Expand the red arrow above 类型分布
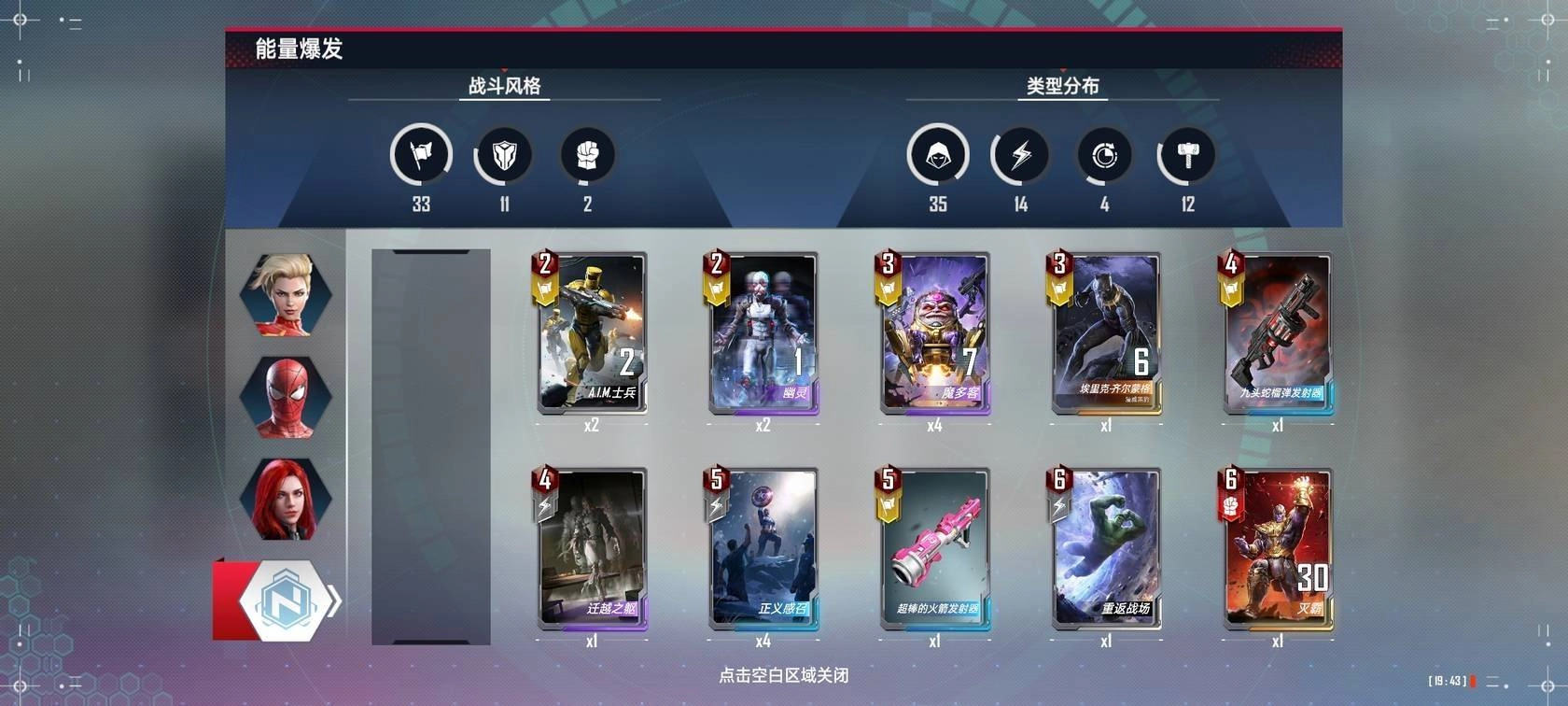1568x706 pixels. click(x=1063, y=71)
